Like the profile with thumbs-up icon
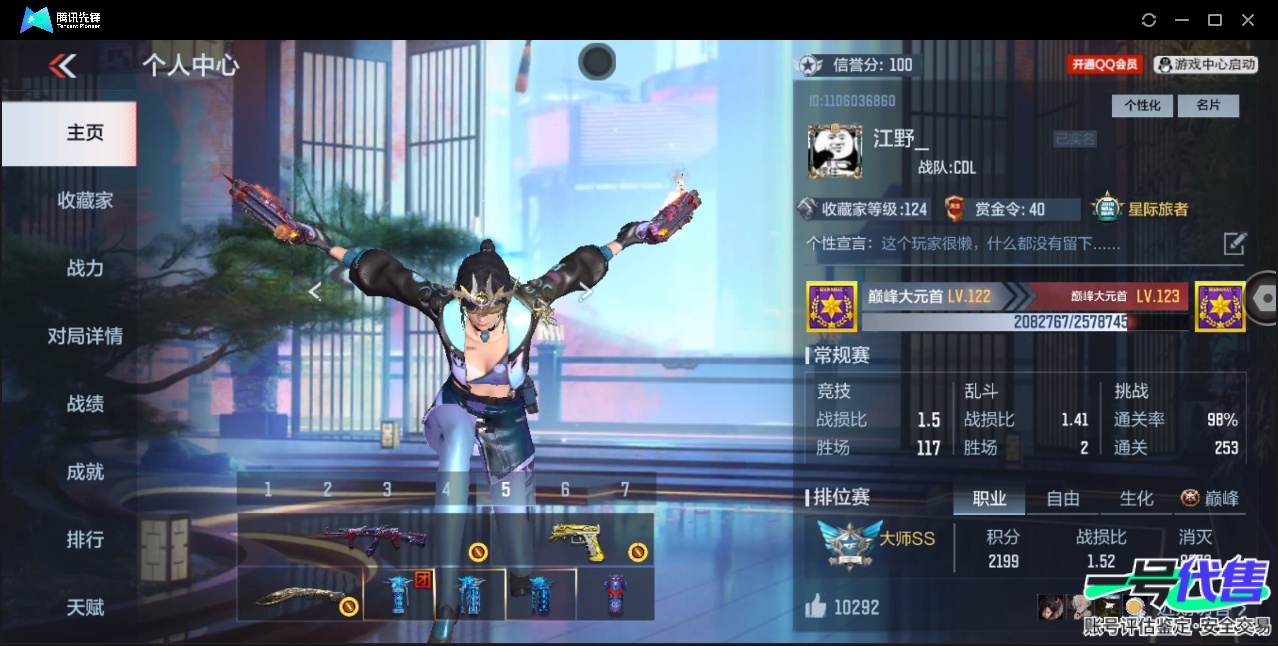 tap(817, 606)
